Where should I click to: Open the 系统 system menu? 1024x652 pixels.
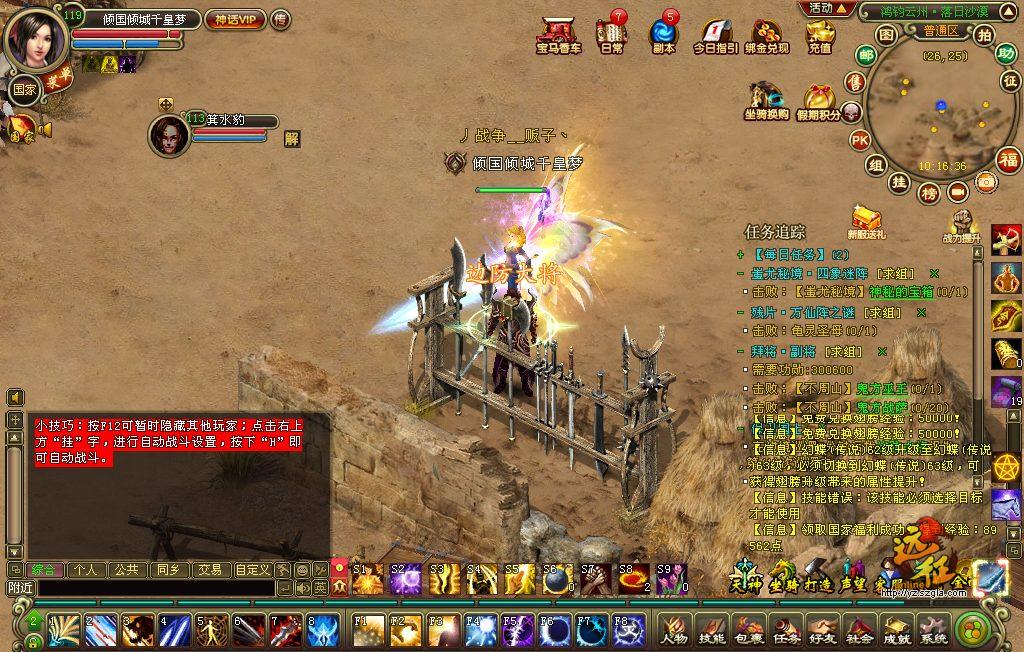pos(933,630)
